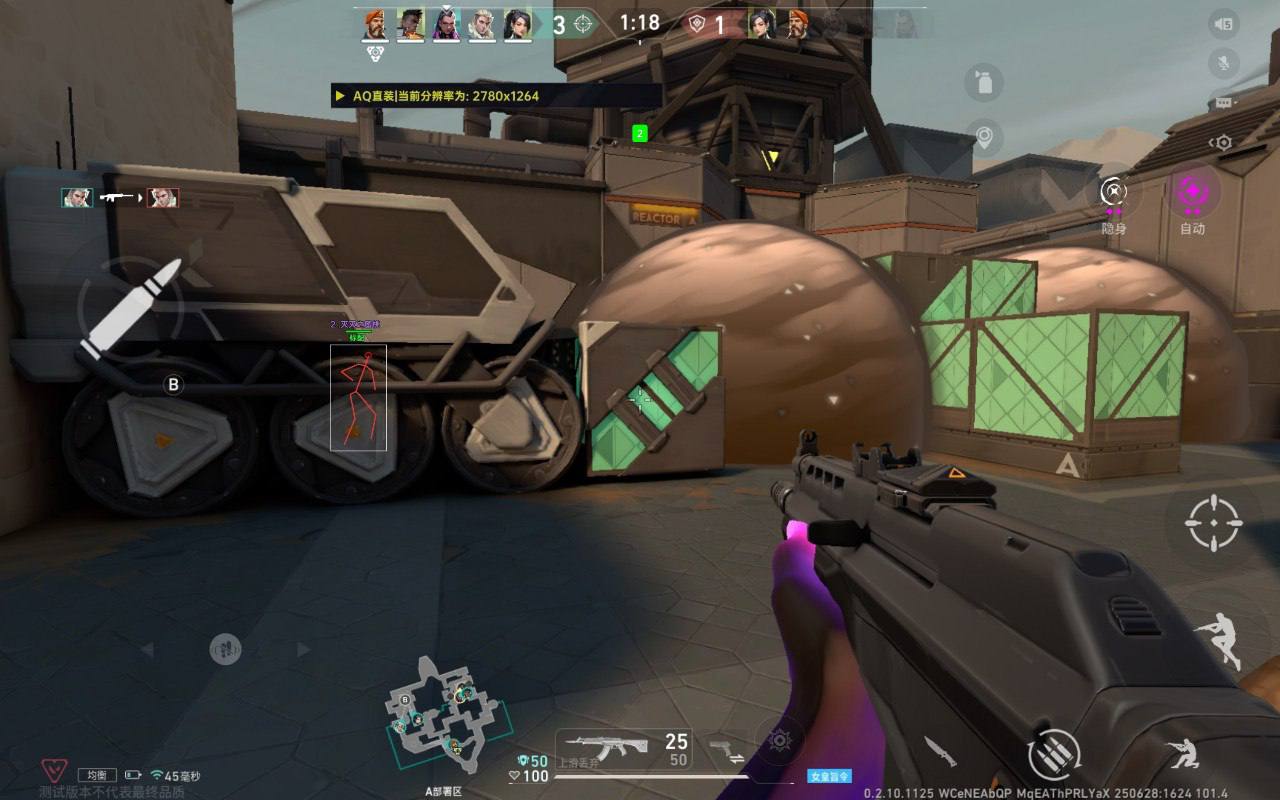Unmute the microphone icon
The width and height of the screenshot is (1280, 800).
(1222, 64)
